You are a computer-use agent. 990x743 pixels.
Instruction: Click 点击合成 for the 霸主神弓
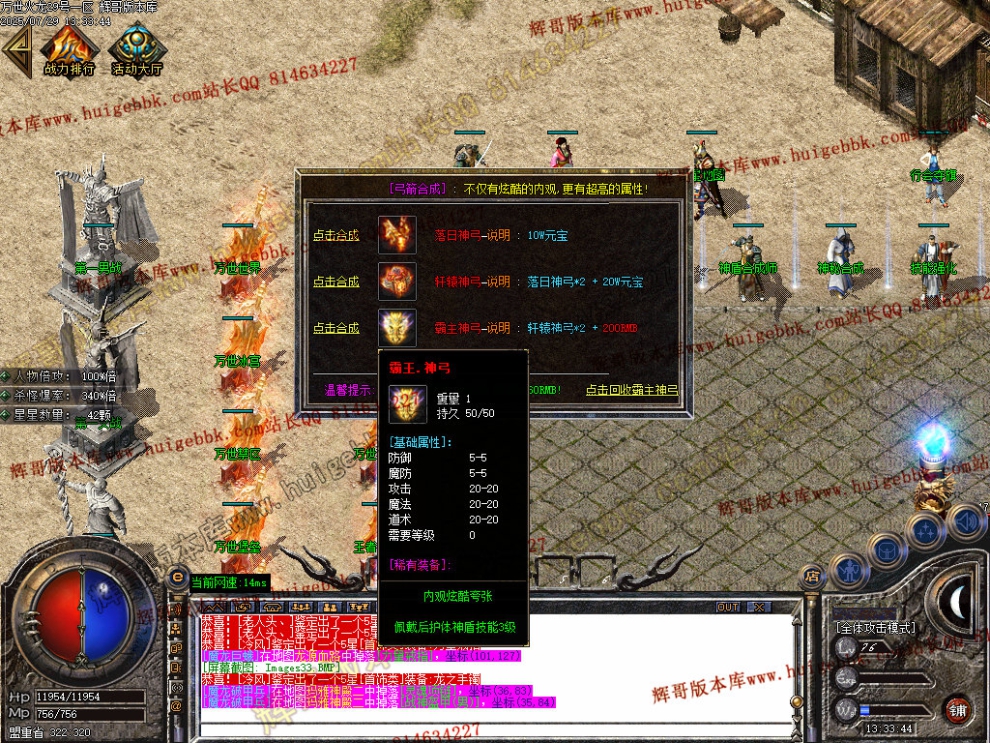[335, 328]
